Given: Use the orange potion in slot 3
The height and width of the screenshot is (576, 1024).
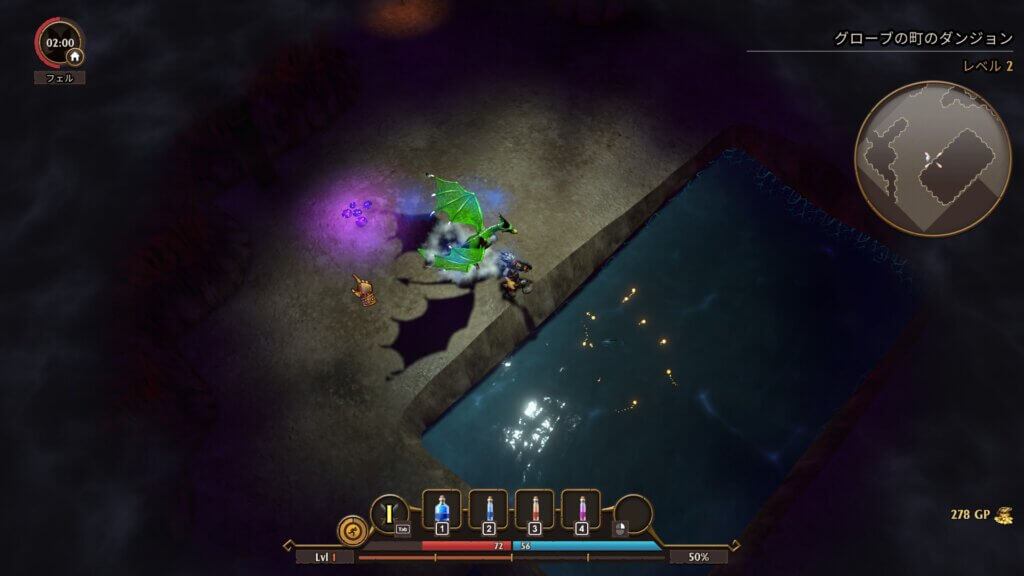Looking at the screenshot, I should tap(534, 509).
